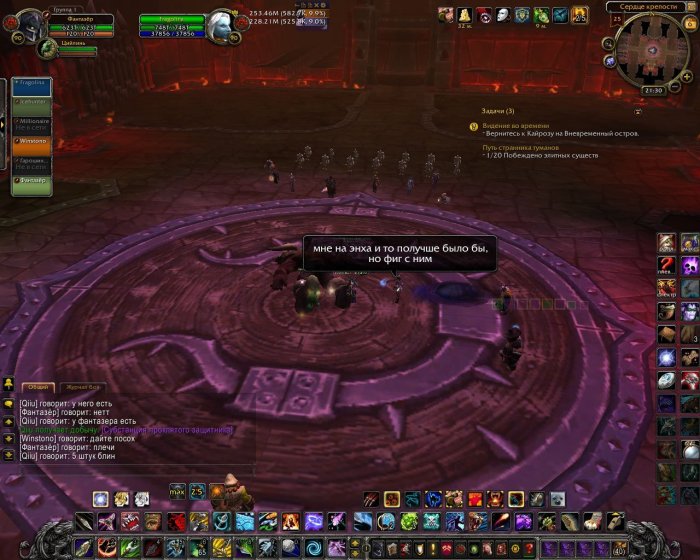Switch to the Журнал боя chat tab

(82, 386)
